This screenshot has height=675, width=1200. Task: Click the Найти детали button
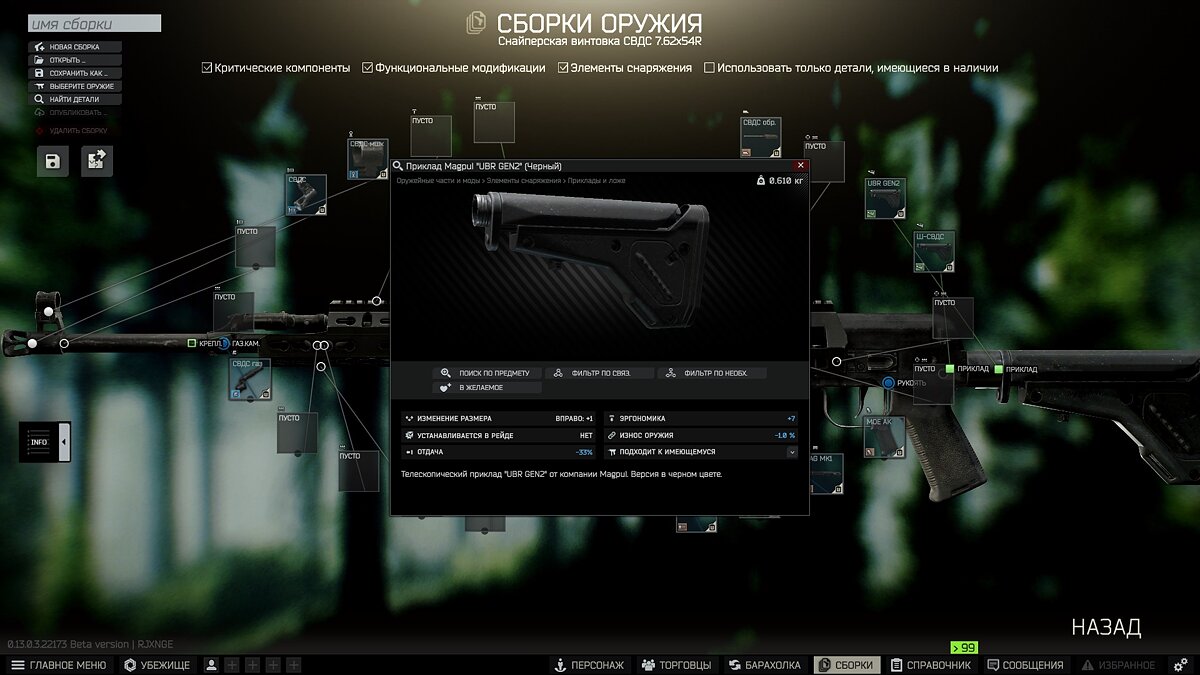pos(76,99)
